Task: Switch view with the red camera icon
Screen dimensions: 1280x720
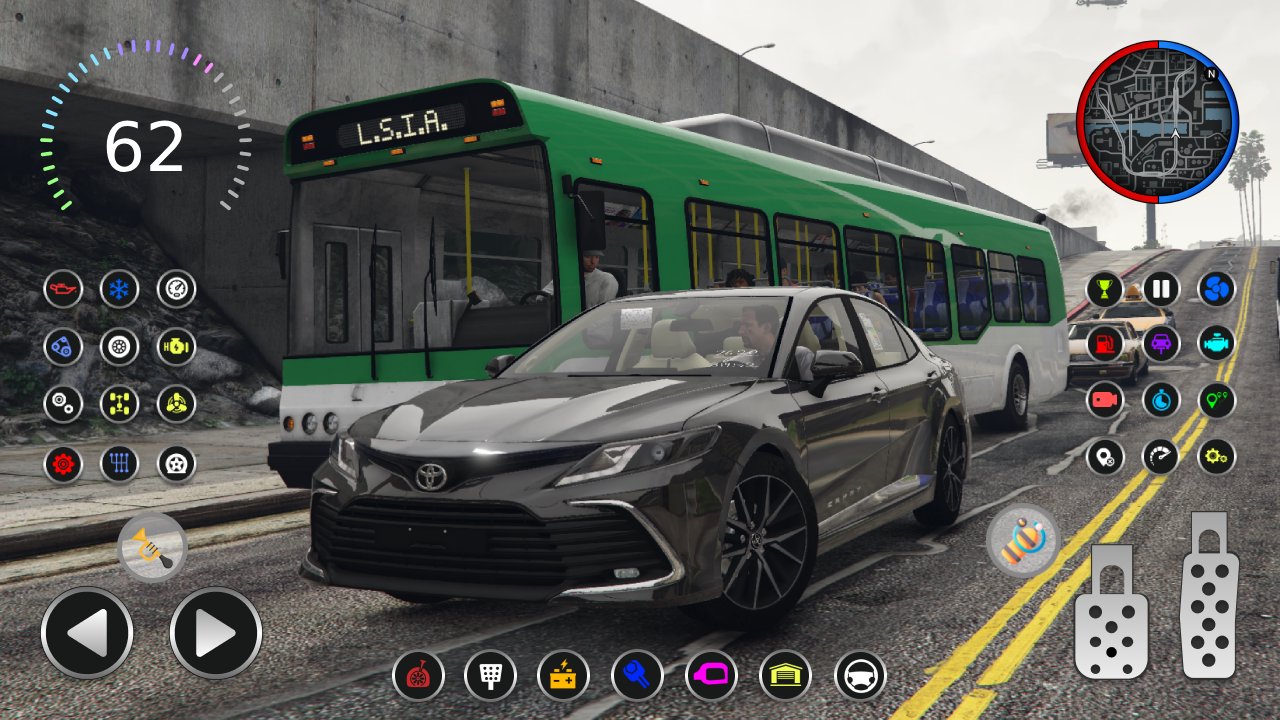Action: coord(1105,400)
